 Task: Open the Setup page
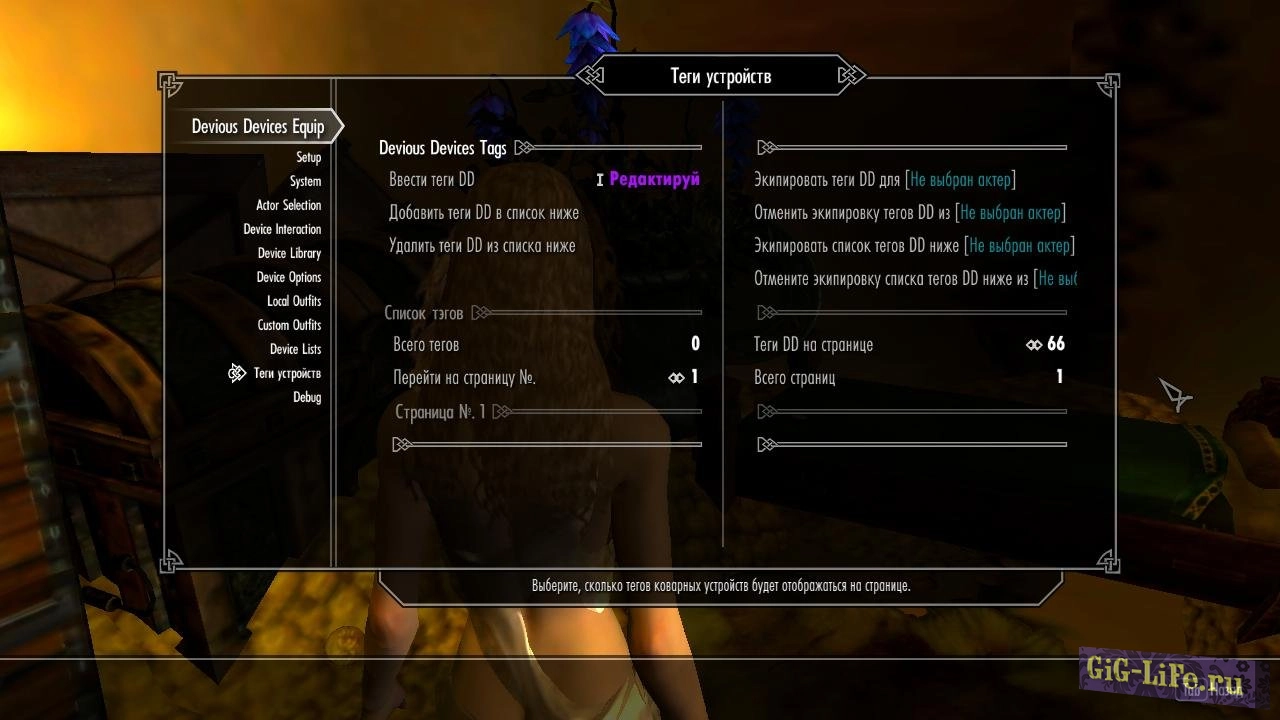308,158
